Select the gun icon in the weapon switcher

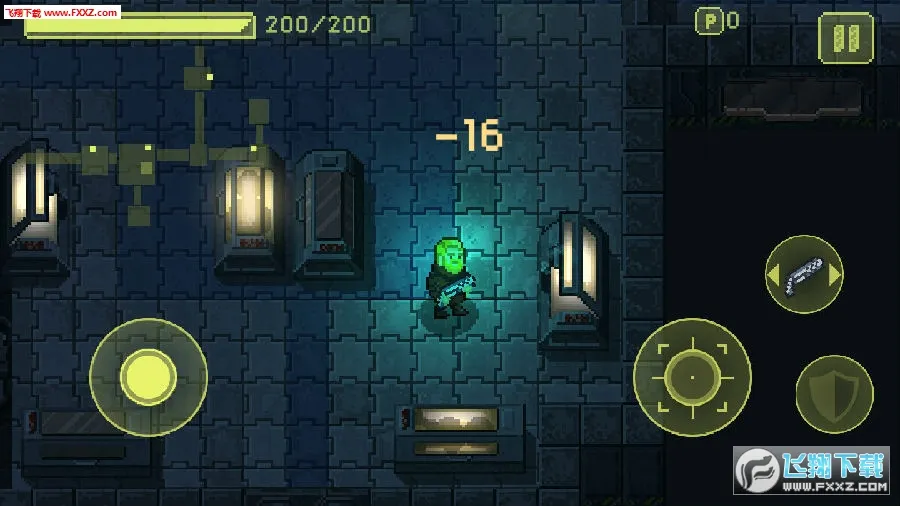pyautogui.click(x=804, y=274)
